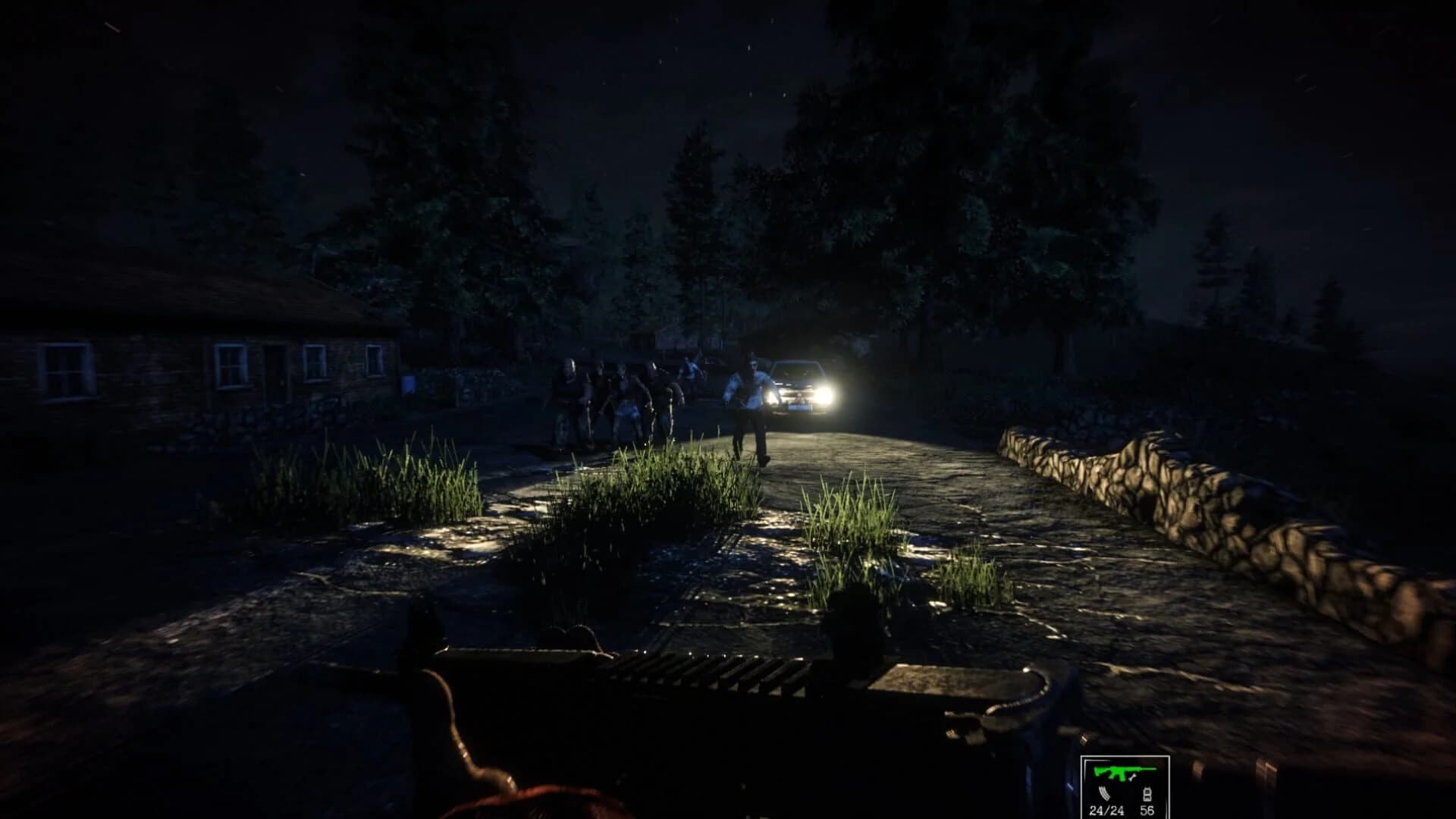
Task: Click the magazine icon above the 24/24 counter
Action: click(1103, 794)
